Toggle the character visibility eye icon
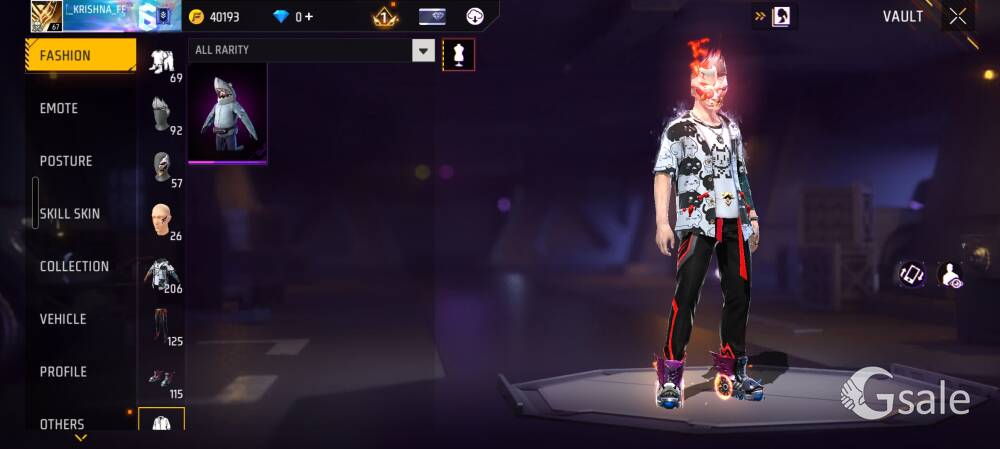Image resolution: width=1000 pixels, height=449 pixels. (951, 275)
